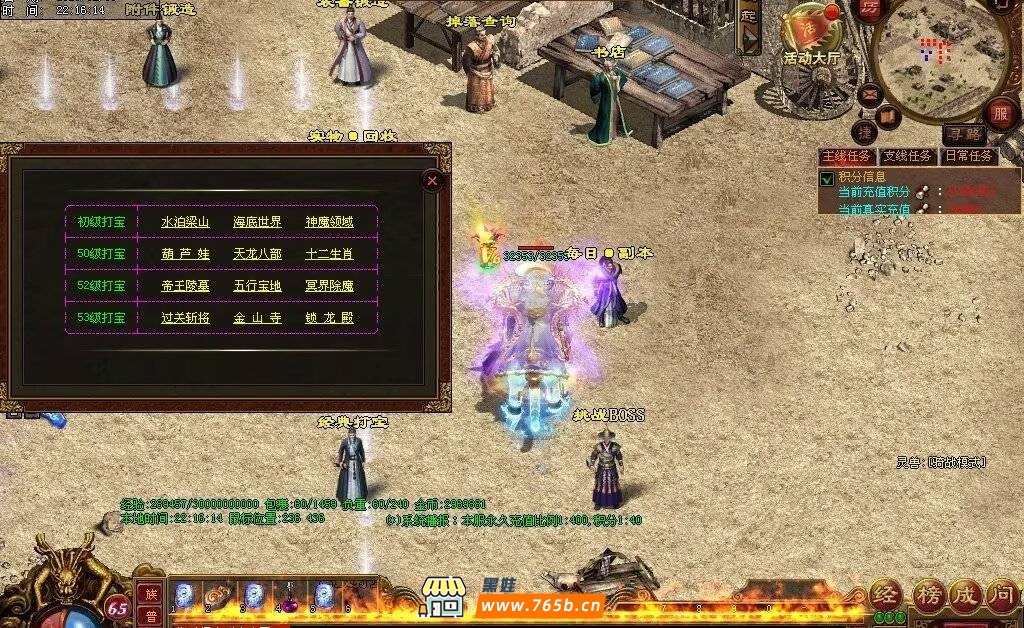1024x628 pixels.
Task: Show the 日常任务 daily quests tab
Action: (x=968, y=157)
